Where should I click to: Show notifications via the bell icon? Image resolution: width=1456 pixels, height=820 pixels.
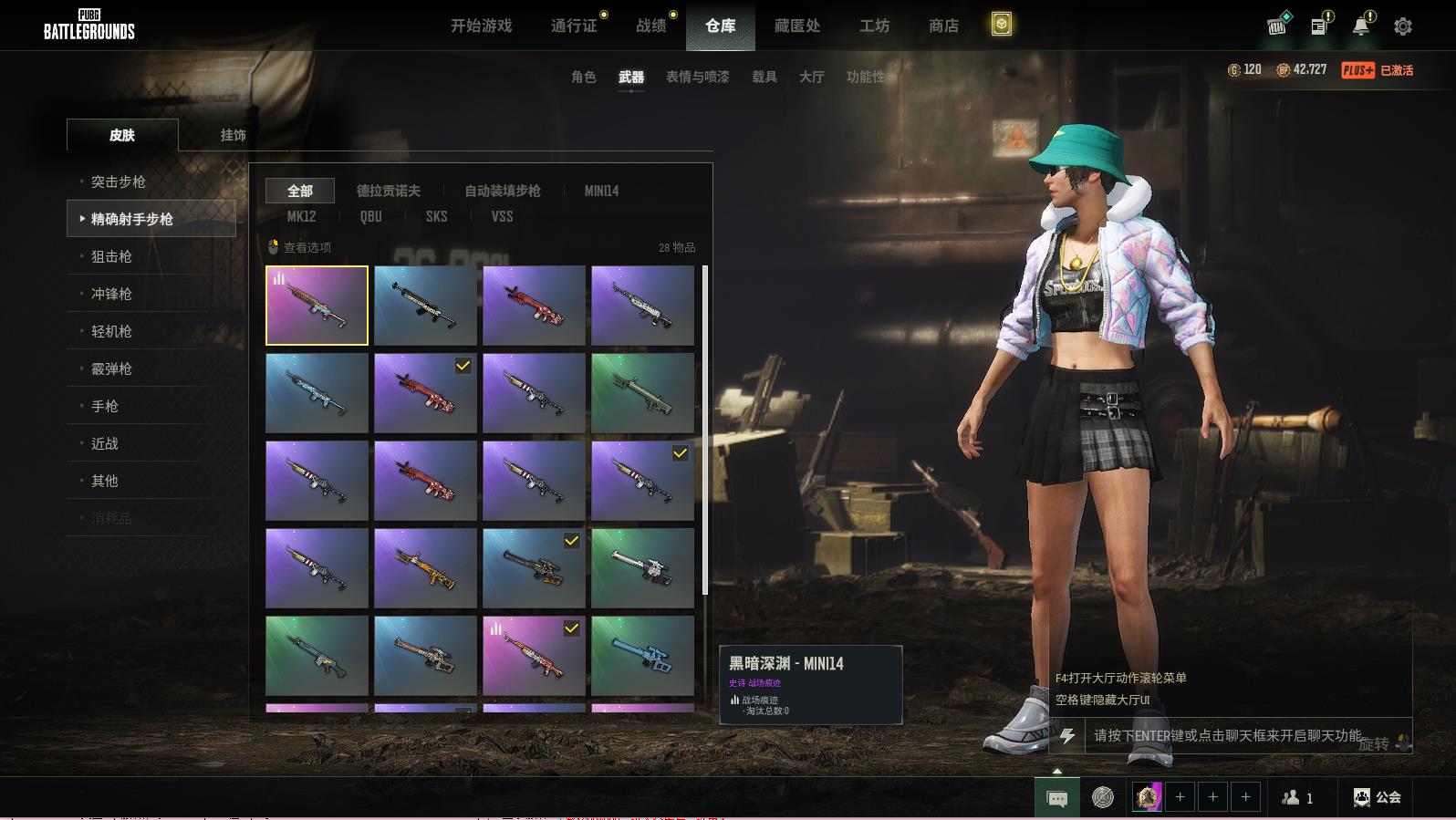tap(1361, 26)
